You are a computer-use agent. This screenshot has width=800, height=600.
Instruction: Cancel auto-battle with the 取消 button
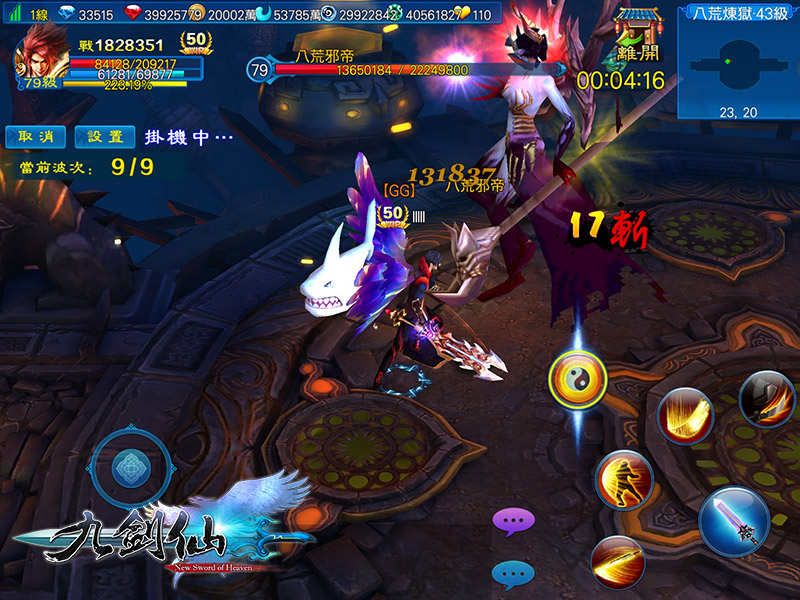(x=35, y=136)
